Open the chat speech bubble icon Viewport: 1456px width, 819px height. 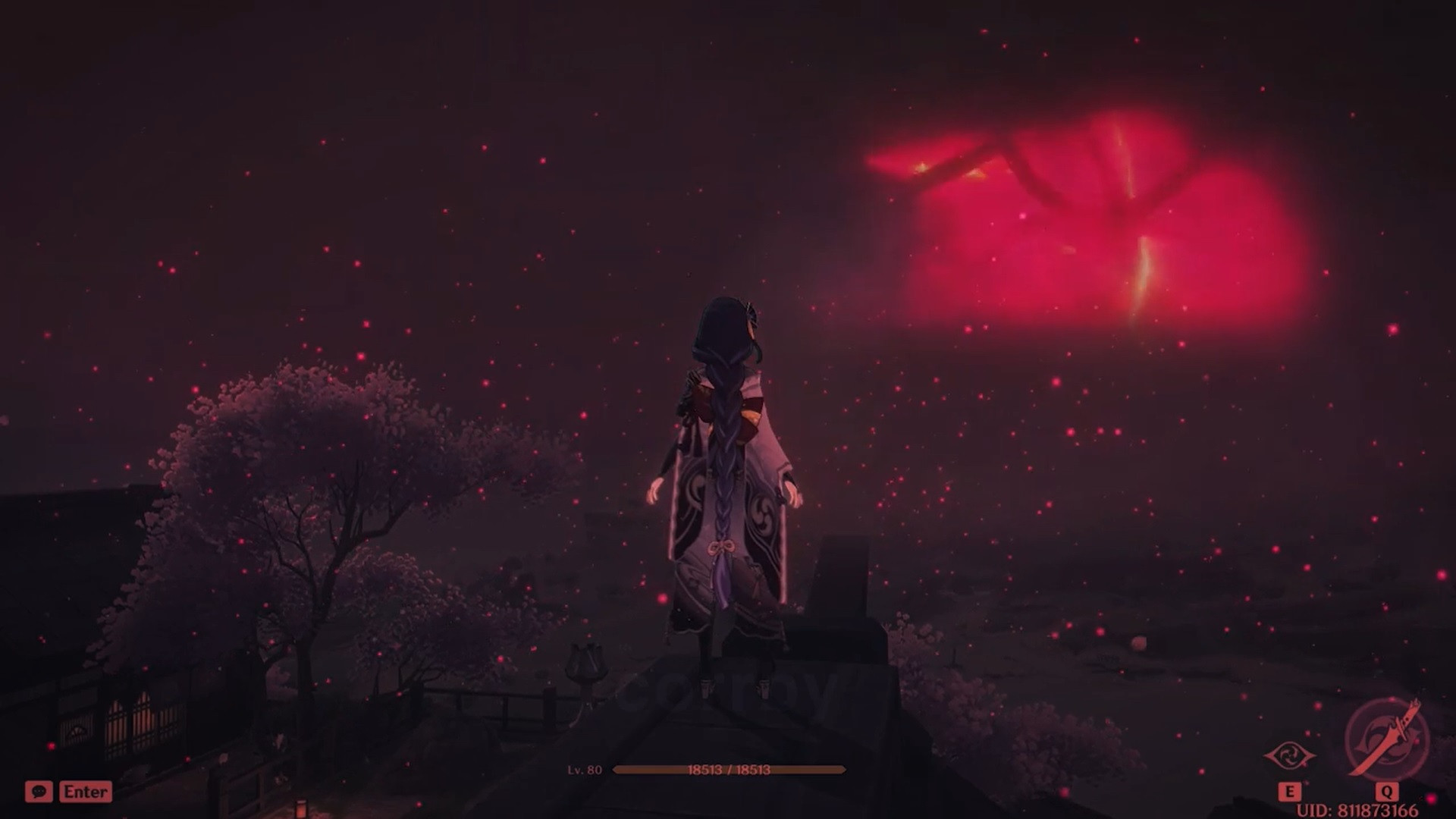pyautogui.click(x=39, y=792)
